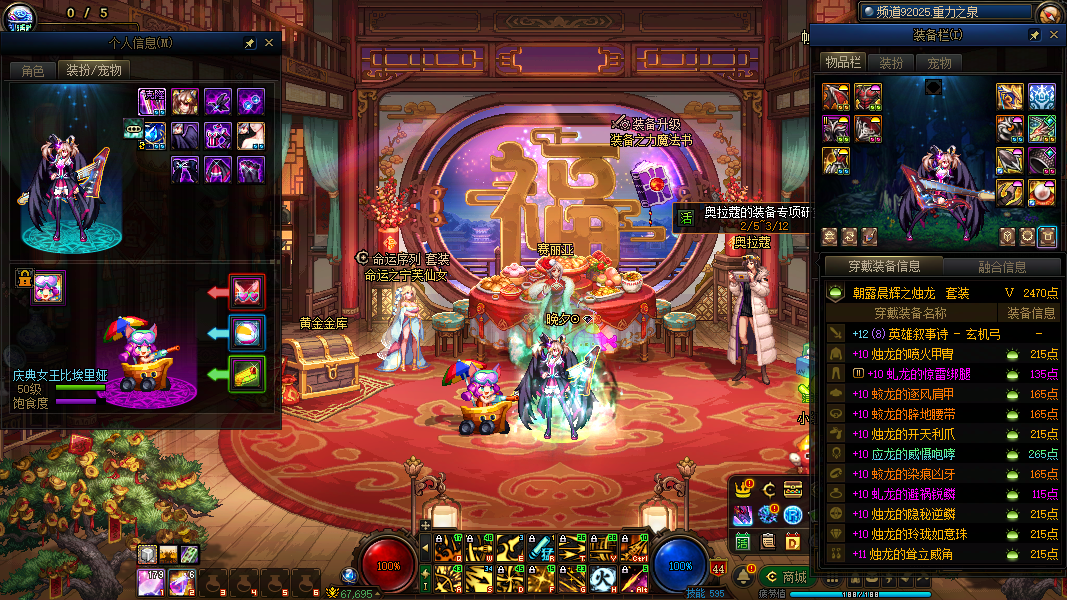Select the pet portrait slot beside the lock
Viewport: 1067px width, 600px height.
pos(48,287)
